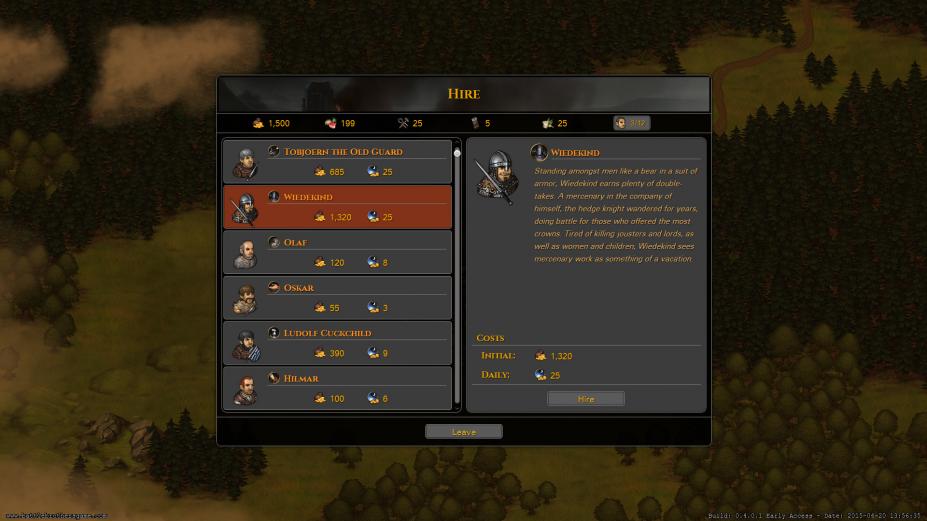This screenshot has height=521, width=927.
Task: Choose Hilmar from the hire roster
Action: pos(337,387)
